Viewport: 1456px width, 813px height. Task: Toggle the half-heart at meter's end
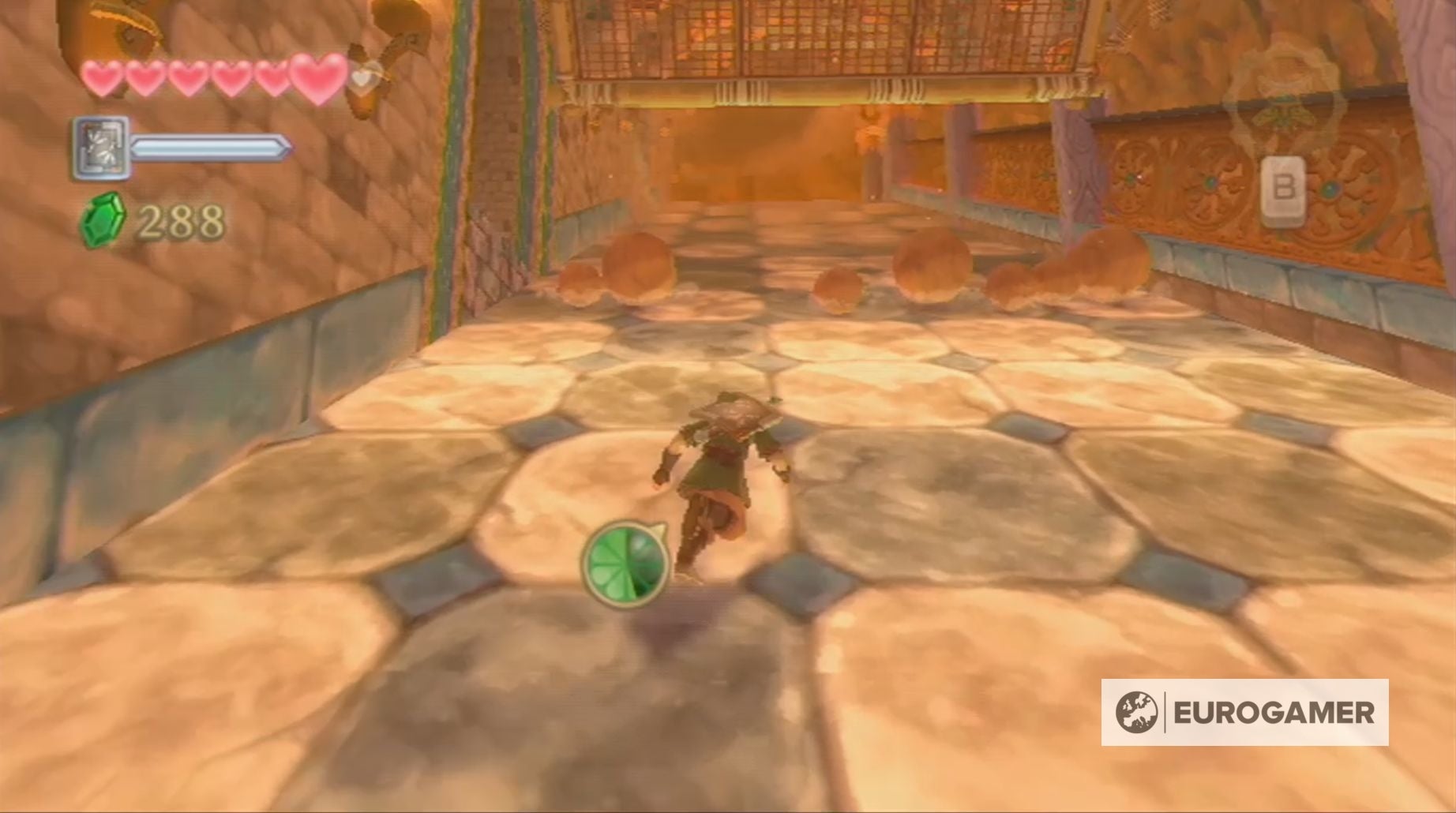tap(362, 79)
